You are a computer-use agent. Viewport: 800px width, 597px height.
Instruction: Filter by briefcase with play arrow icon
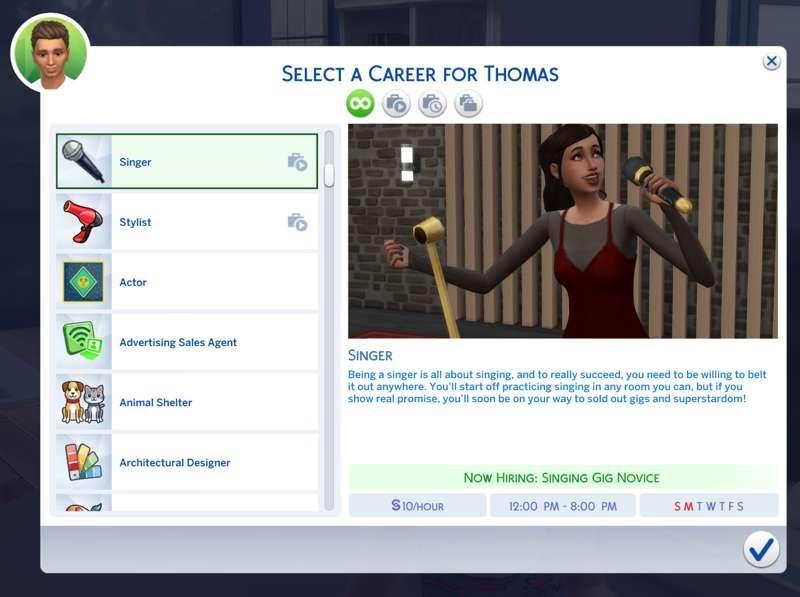tap(396, 103)
